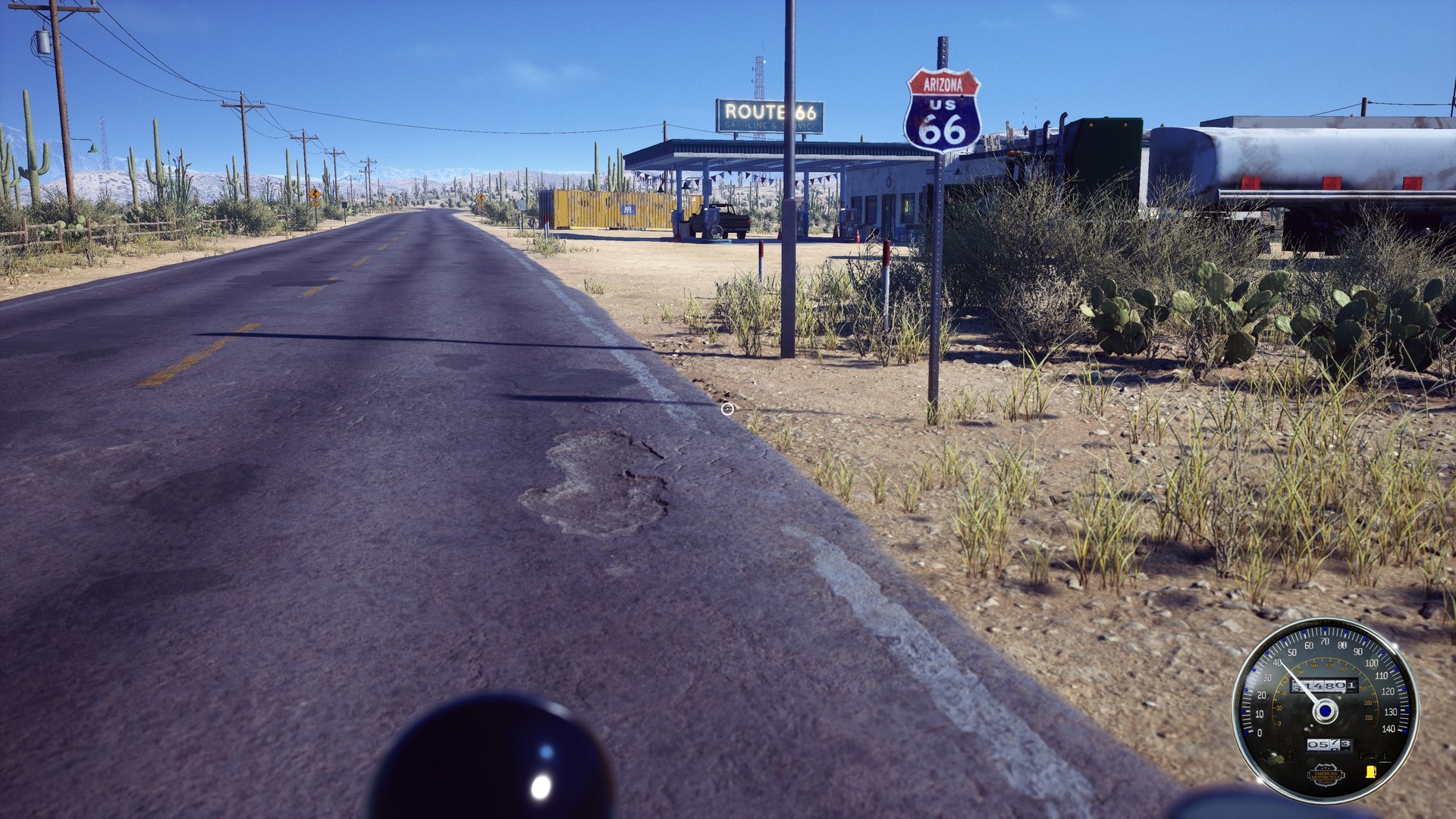Viewport: 1456px width, 819px height.
Task: Click the circular interaction reticle near the roadside
Action: 728,409
